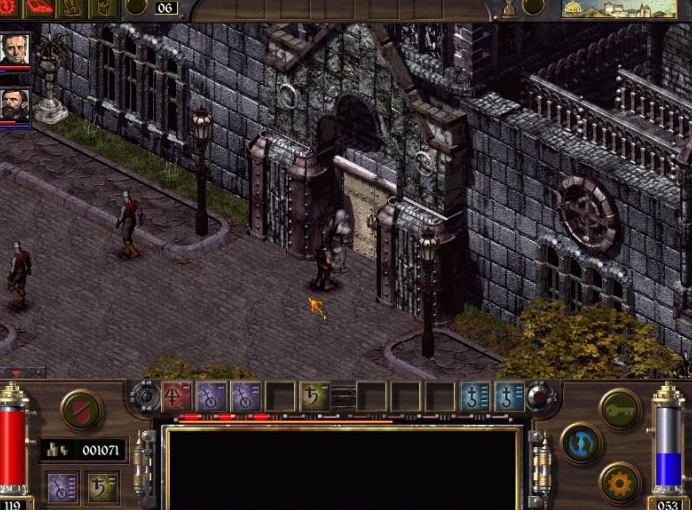The image size is (692, 510).
Task: Click the red shoe icon in top bar
Action: (38, 8)
